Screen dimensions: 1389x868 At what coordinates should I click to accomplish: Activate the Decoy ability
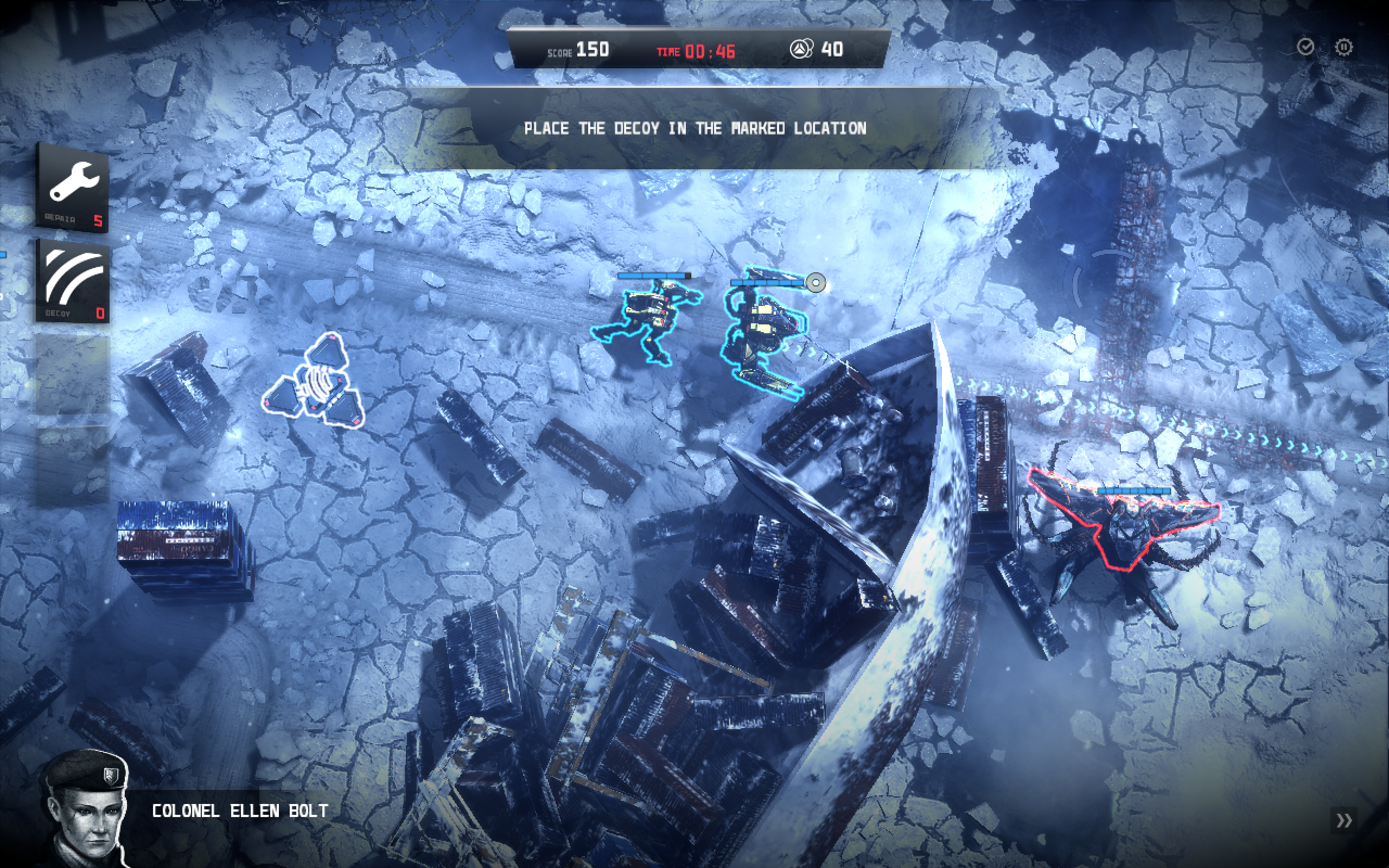point(73,280)
